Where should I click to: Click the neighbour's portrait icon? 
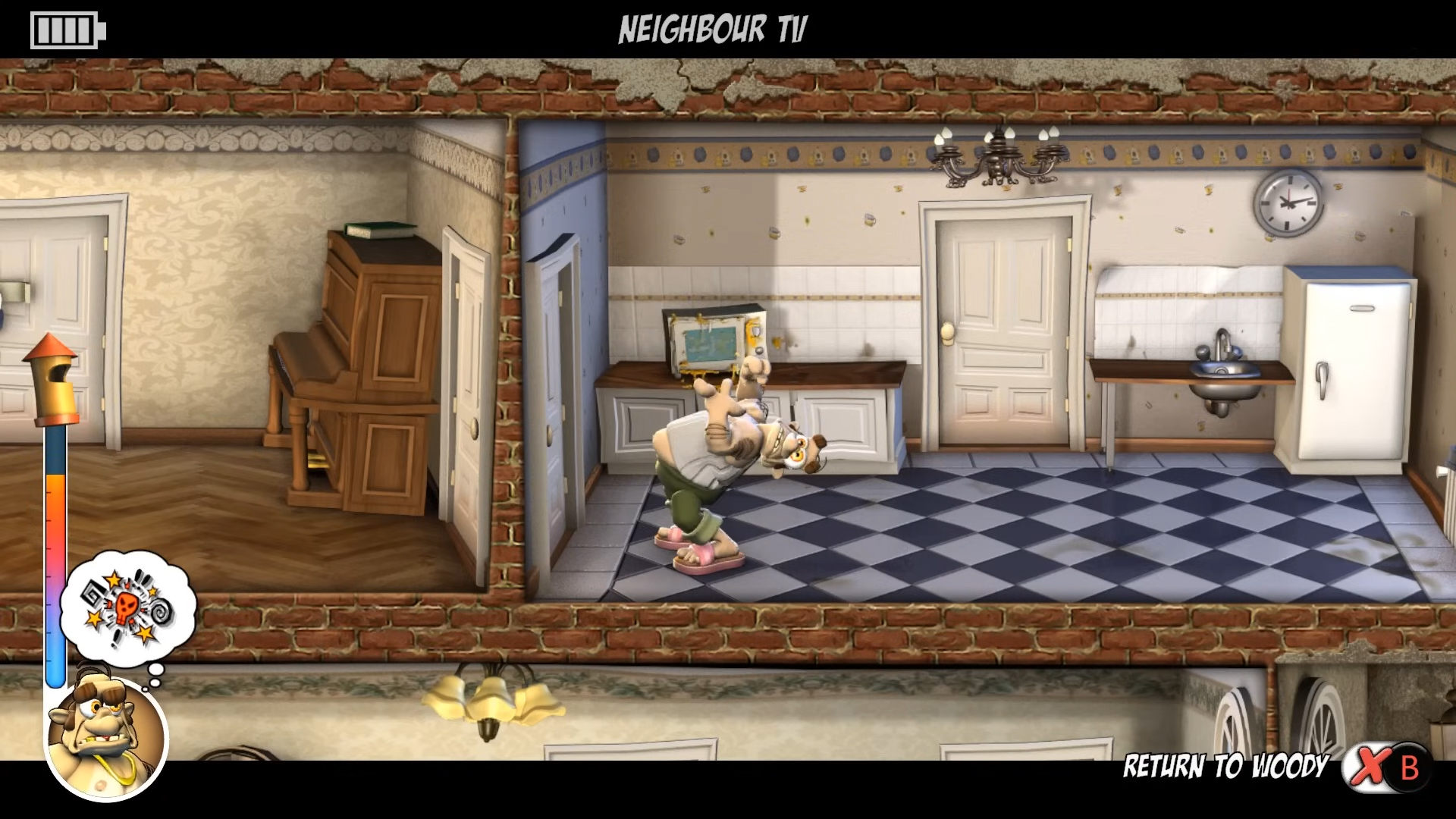[106, 734]
